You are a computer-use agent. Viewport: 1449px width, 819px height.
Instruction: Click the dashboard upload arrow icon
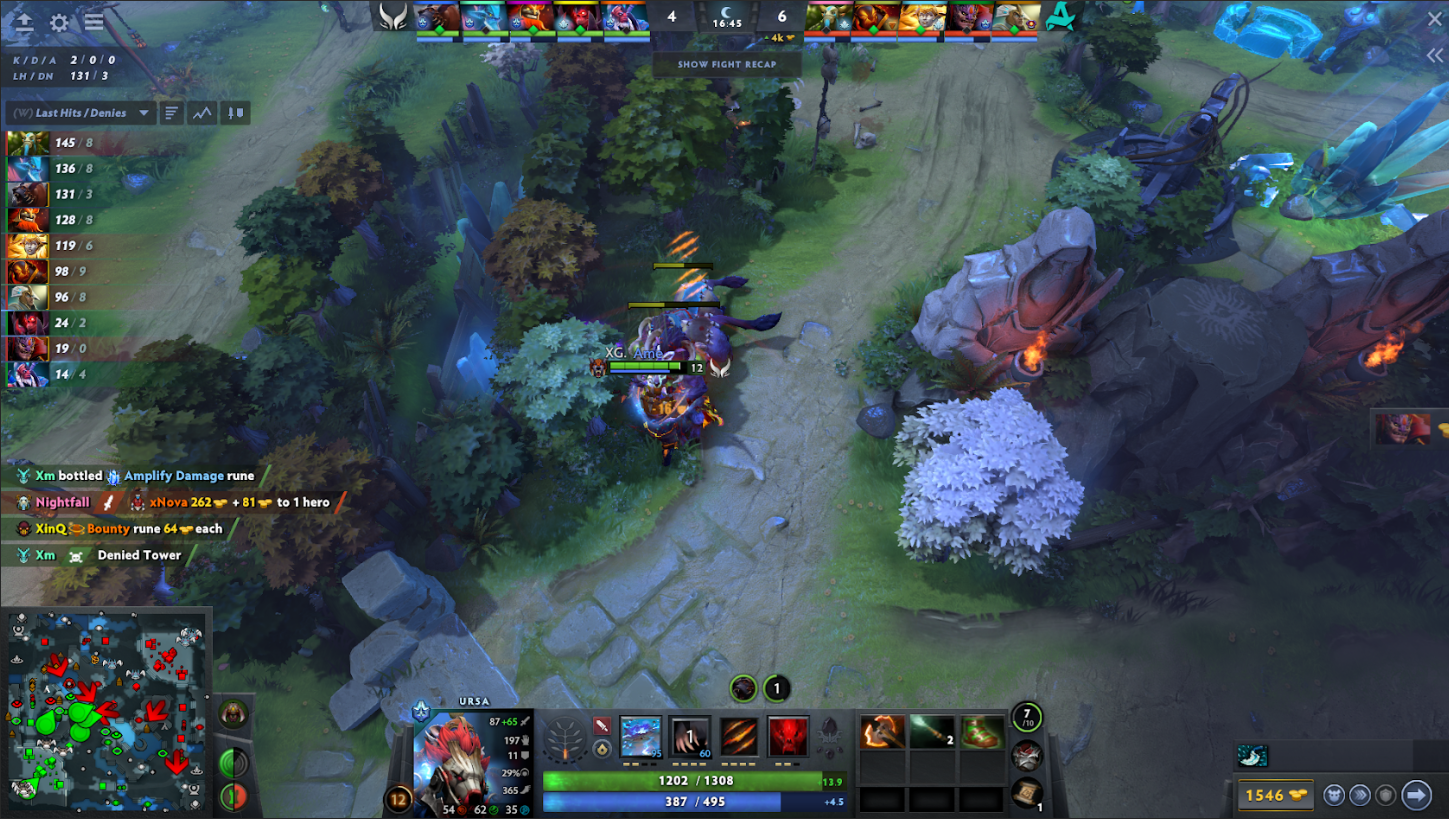click(24, 23)
